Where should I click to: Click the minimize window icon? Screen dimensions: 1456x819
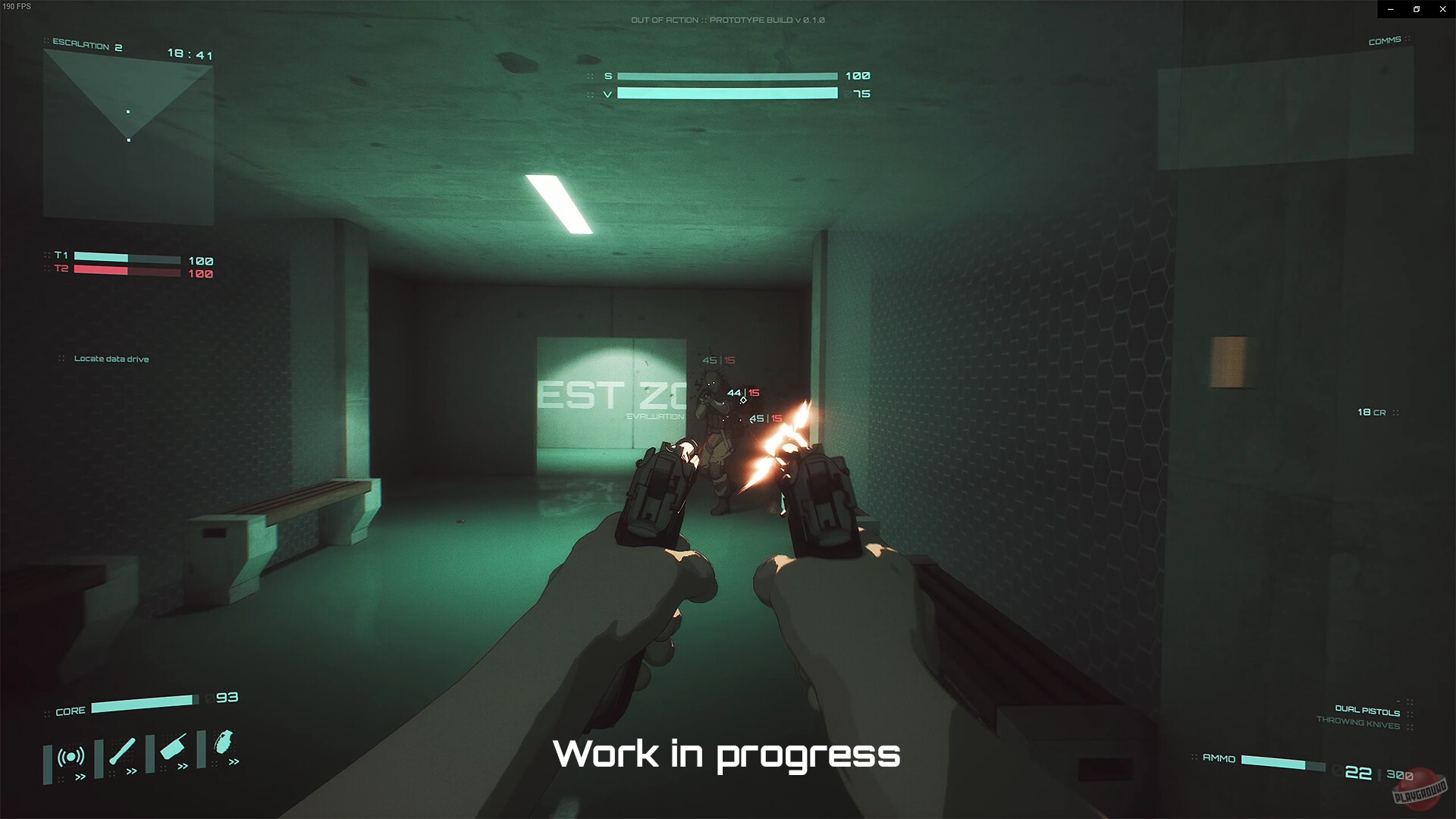1389,9
